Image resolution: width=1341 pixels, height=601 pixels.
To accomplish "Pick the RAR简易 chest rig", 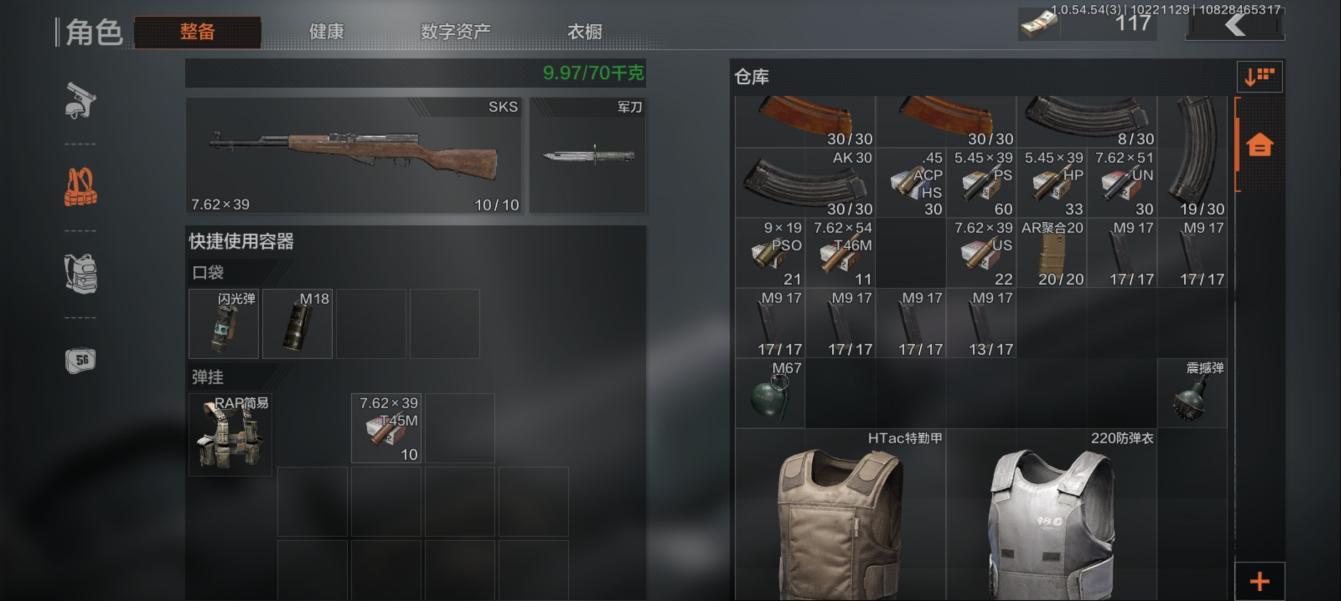I will [x=230, y=434].
